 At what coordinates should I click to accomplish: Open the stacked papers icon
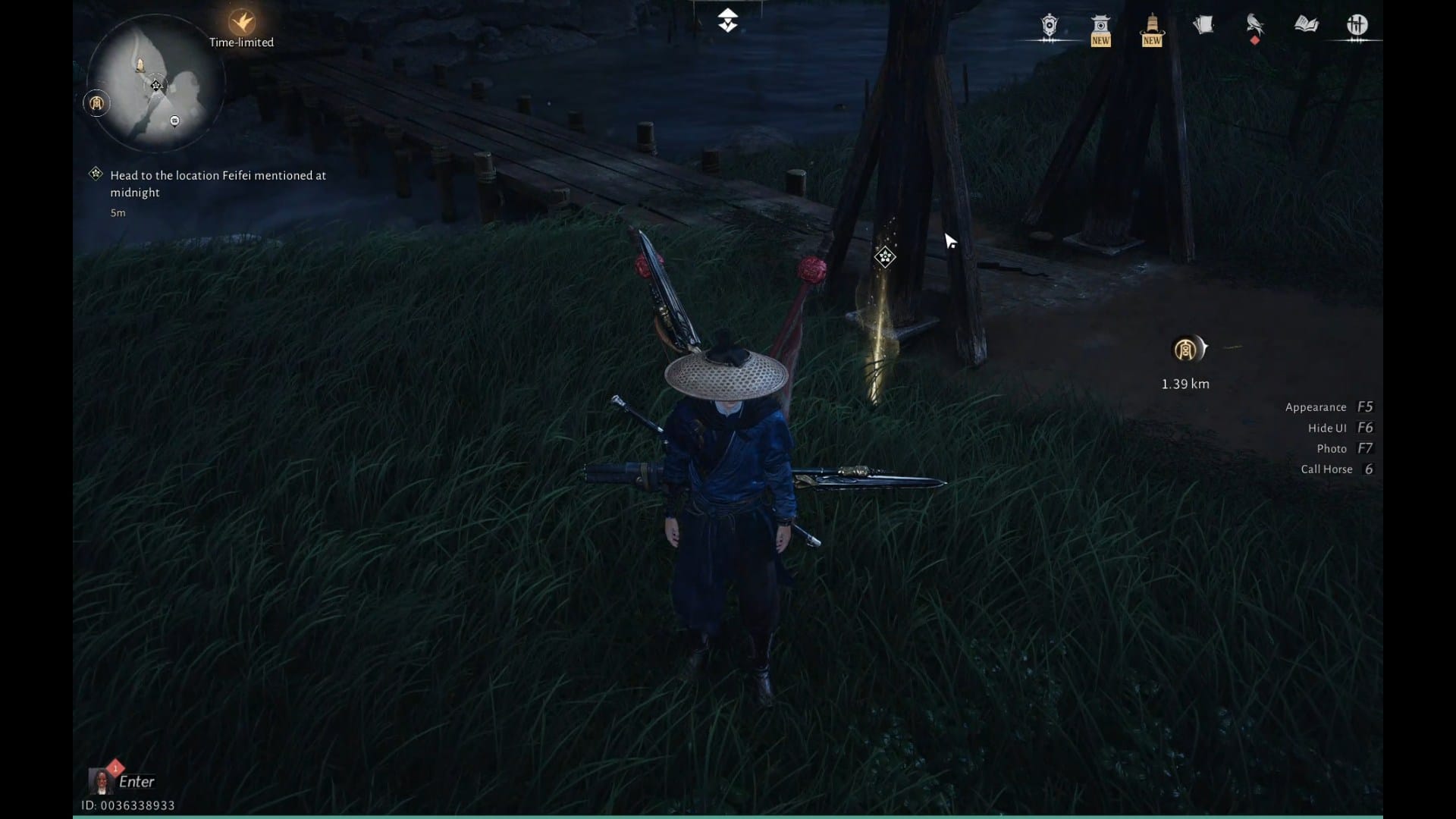(1203, 26)
